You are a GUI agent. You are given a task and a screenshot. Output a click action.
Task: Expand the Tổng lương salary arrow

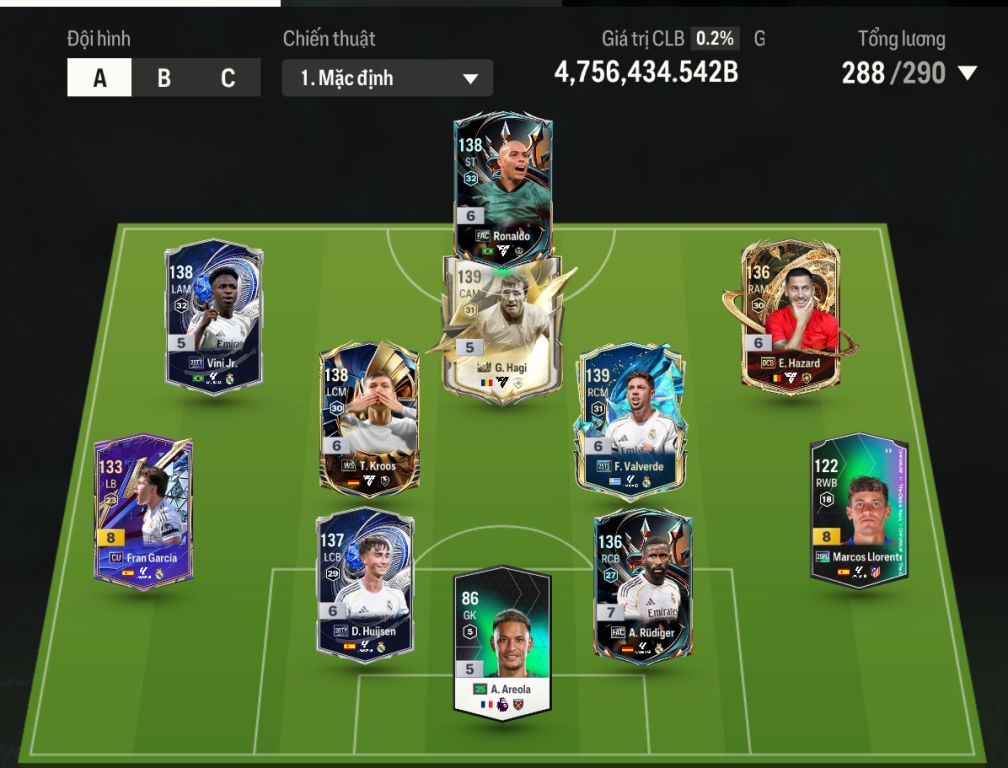coord(967,72)
